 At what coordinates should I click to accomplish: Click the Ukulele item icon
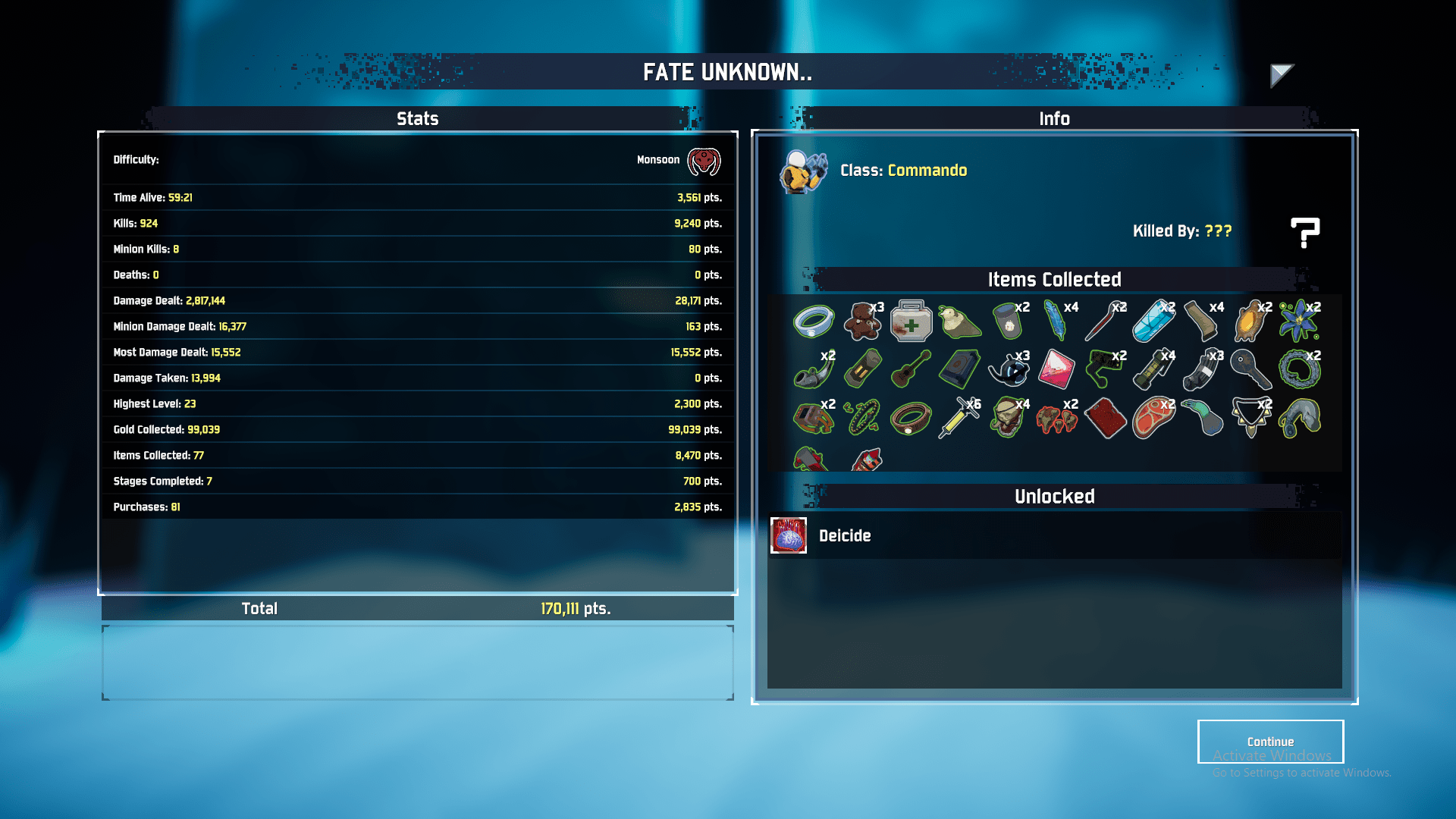click(911, 370)
